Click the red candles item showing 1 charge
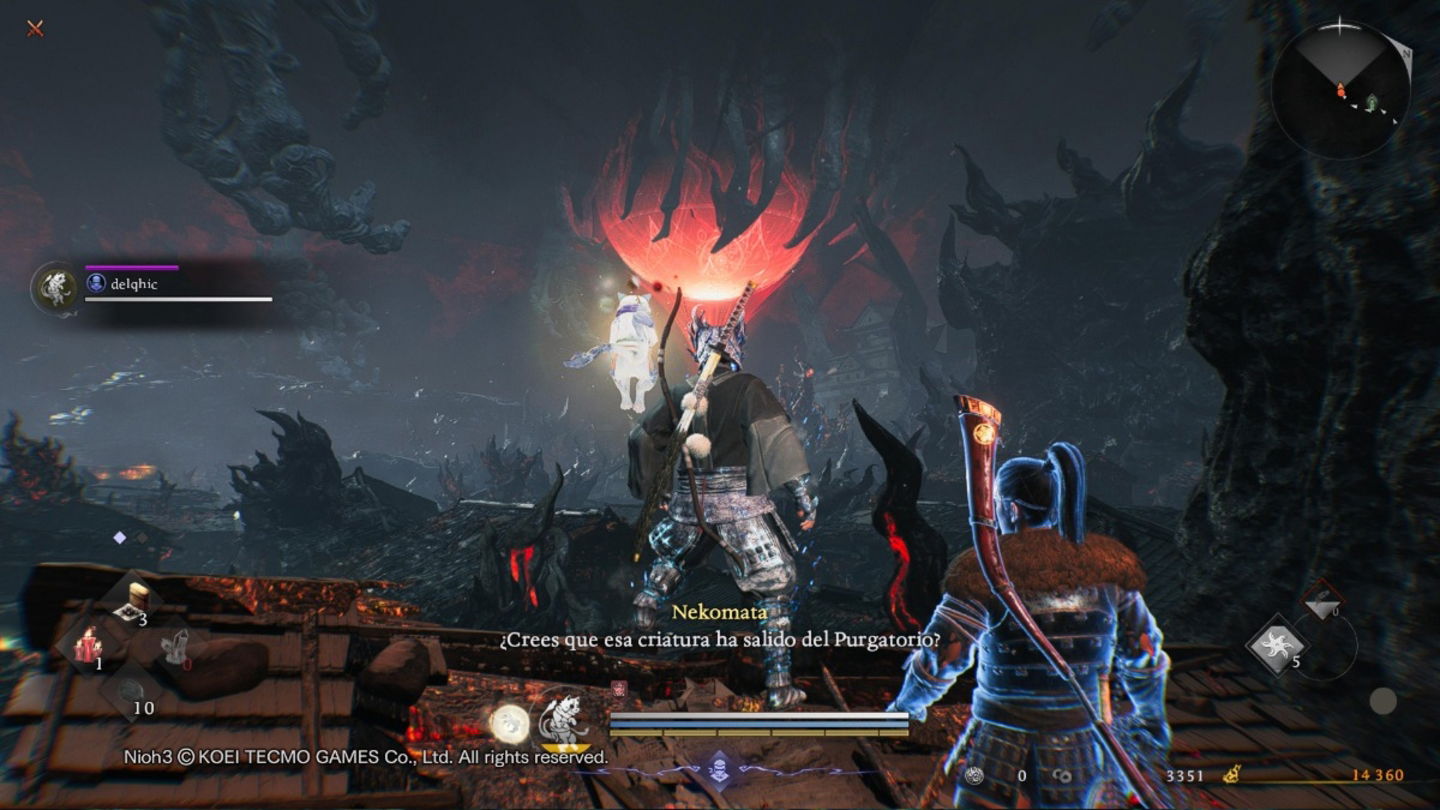Screen dimensions: 1440x810 [x=87, y=645]
